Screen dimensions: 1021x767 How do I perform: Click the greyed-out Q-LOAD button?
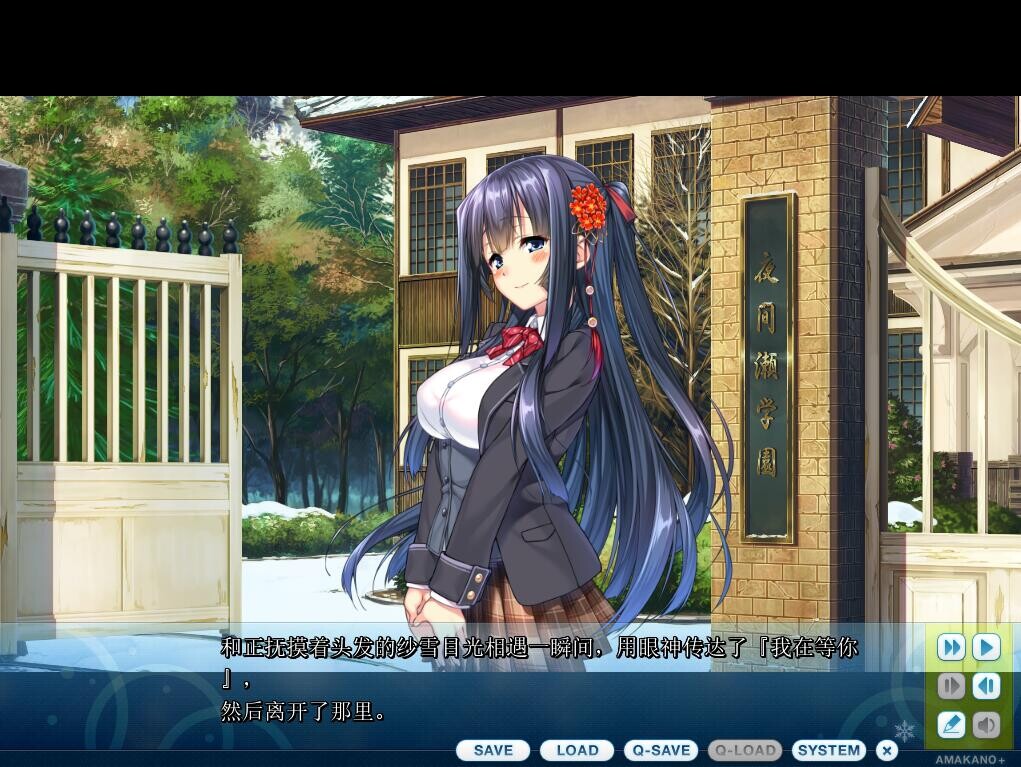click(x=745, y=750)
